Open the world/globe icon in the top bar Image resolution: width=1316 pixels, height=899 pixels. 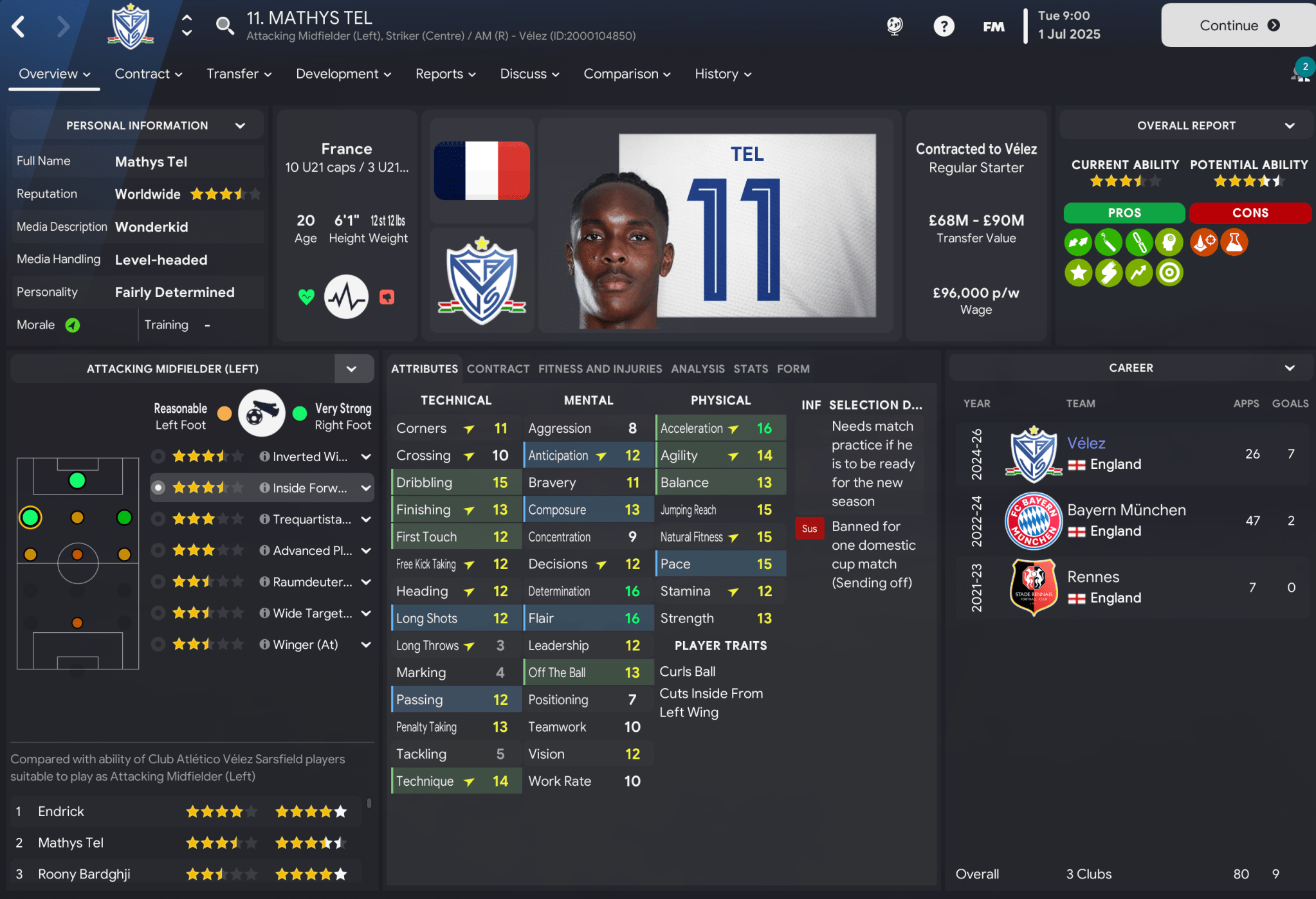click(895, 26)
